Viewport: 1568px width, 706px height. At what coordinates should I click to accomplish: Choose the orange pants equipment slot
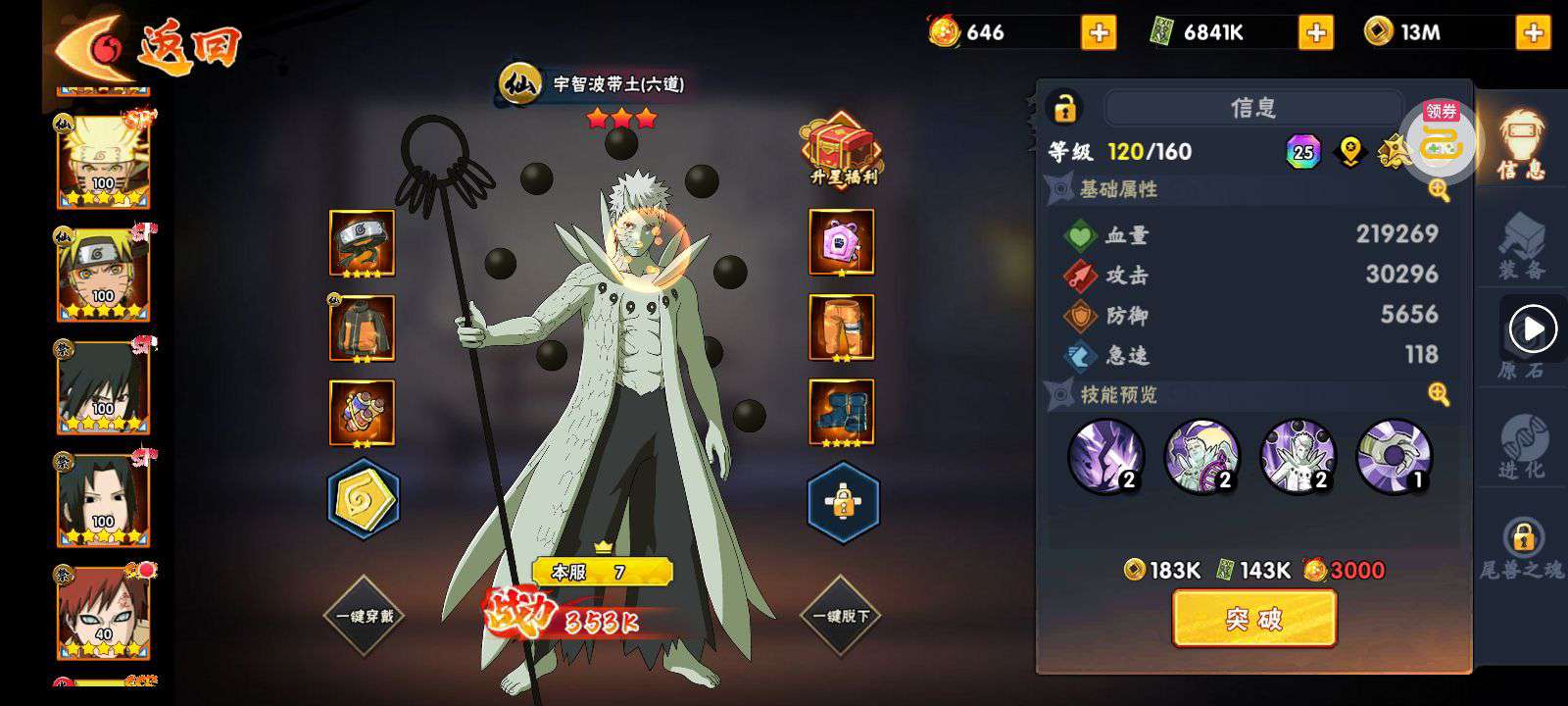click(x=841, y=328)
